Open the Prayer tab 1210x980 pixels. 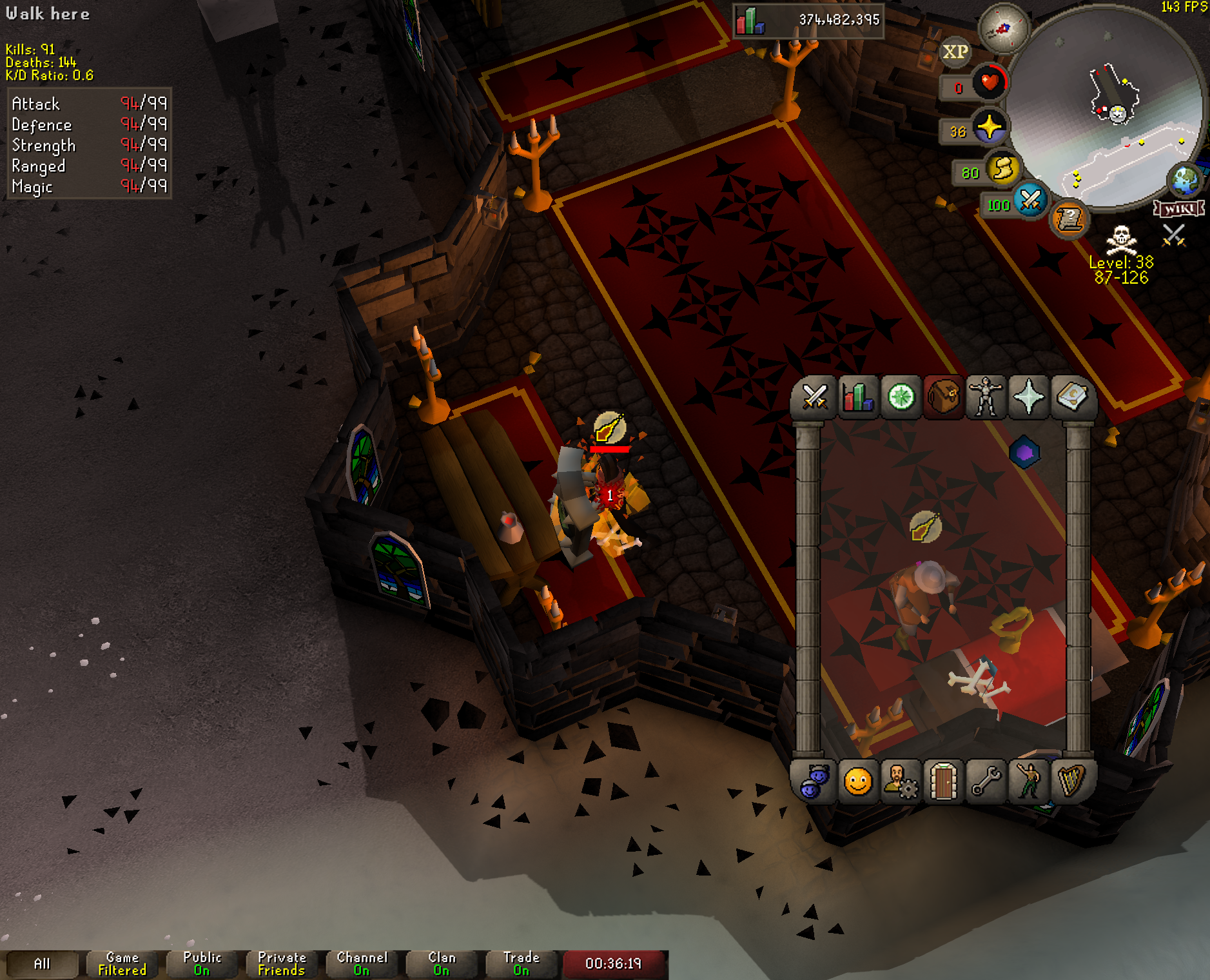pos(1029,397)
